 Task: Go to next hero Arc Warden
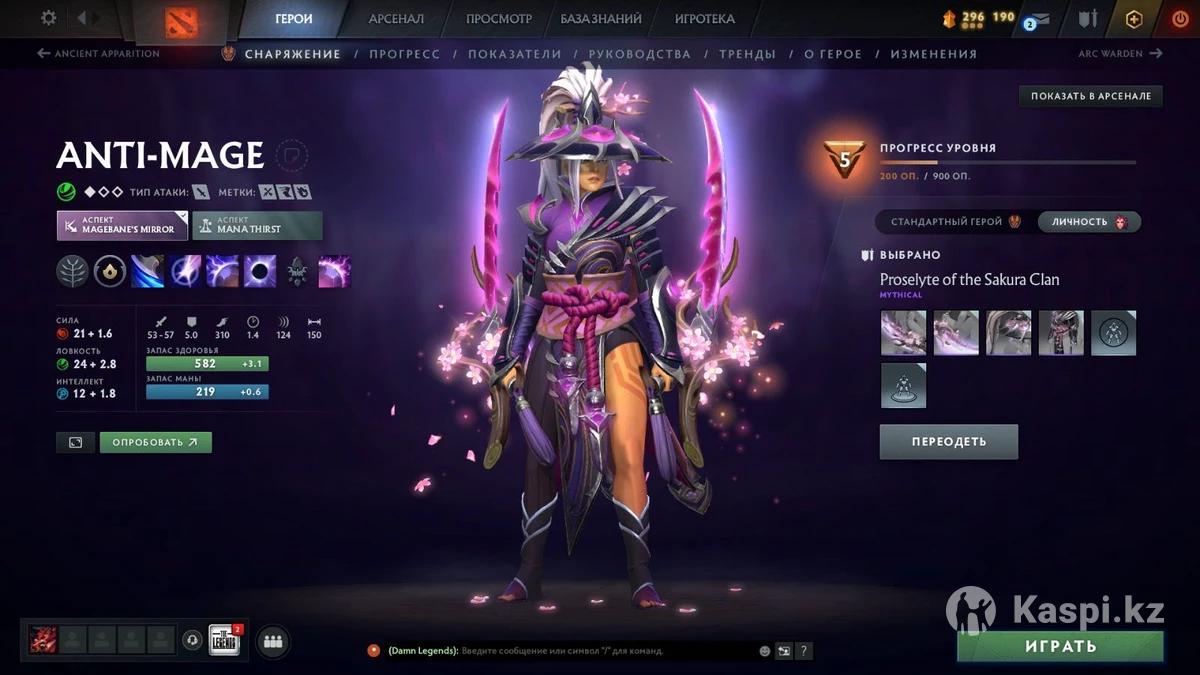click(x=1120, y=54)
